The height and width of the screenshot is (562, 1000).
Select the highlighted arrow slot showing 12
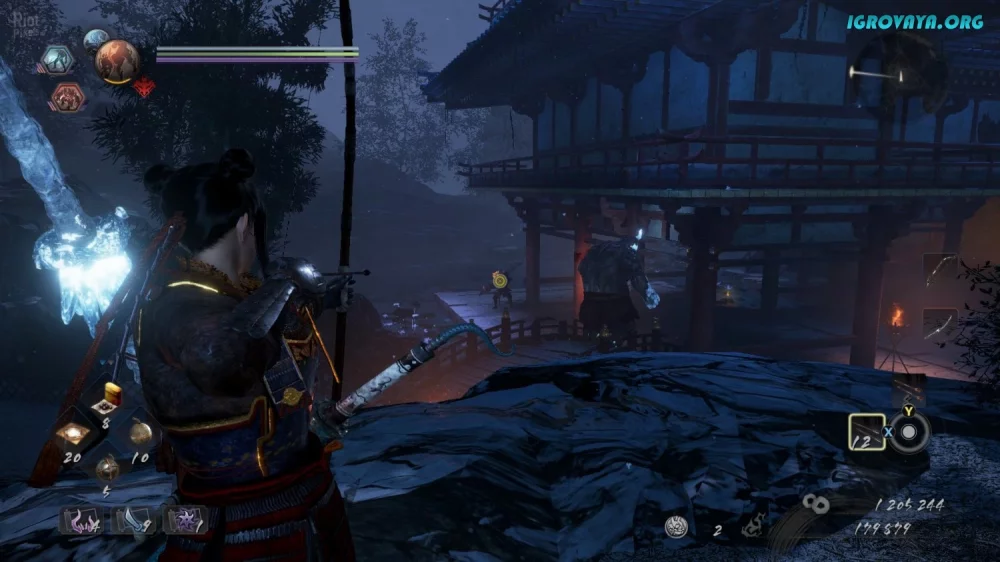[866, 432]
